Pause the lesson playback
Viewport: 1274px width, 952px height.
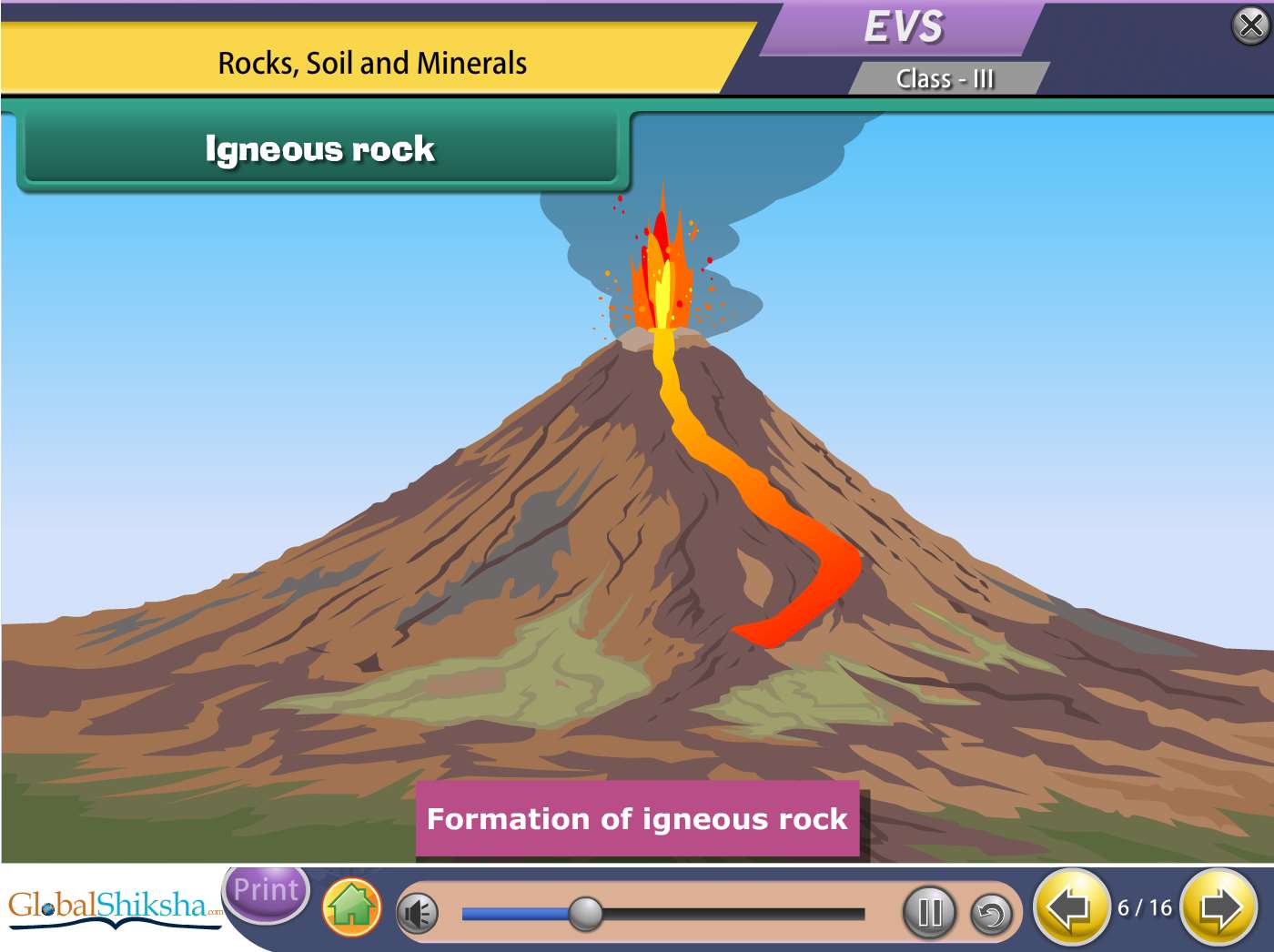929,912
